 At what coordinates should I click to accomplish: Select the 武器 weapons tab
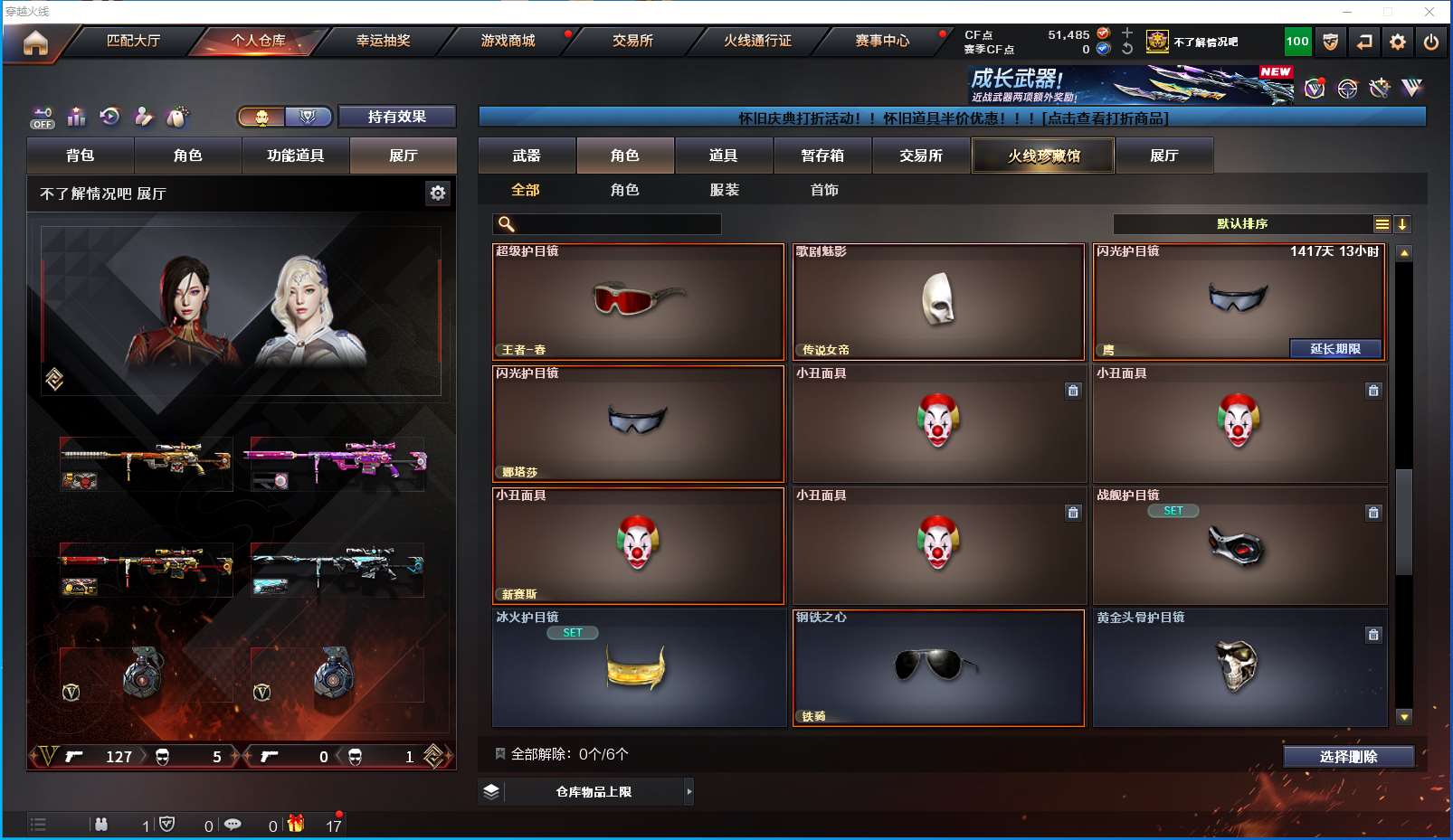coord(527,156)
